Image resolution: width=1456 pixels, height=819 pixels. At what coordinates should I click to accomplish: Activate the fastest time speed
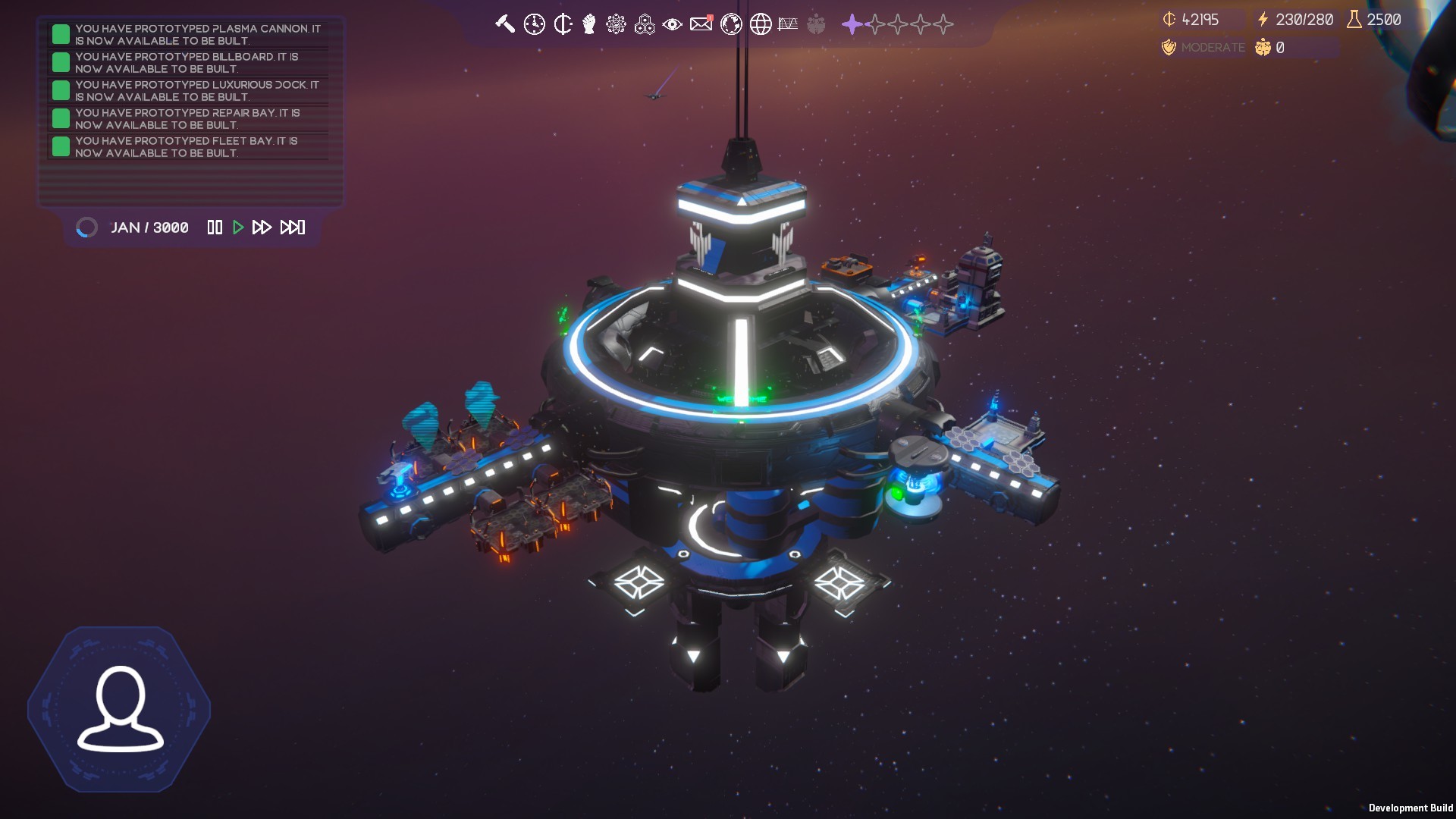tap(293, 227)
